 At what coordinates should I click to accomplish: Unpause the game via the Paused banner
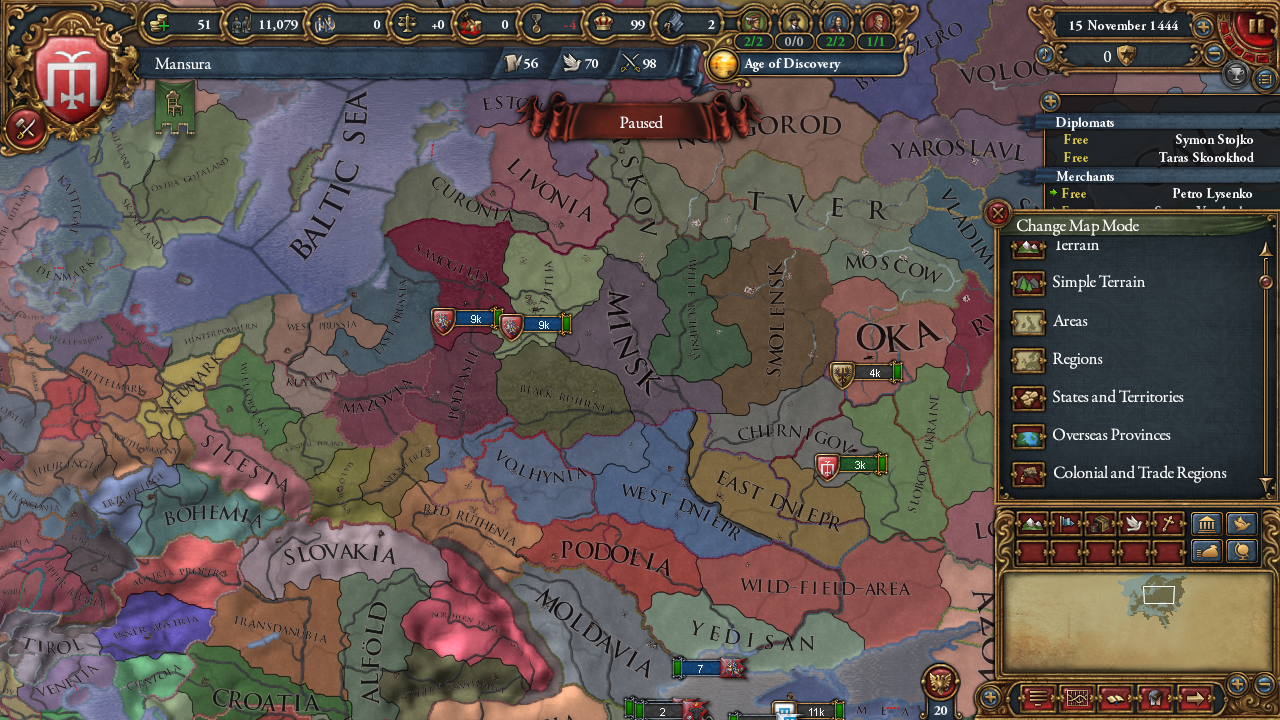pos(640,122)
